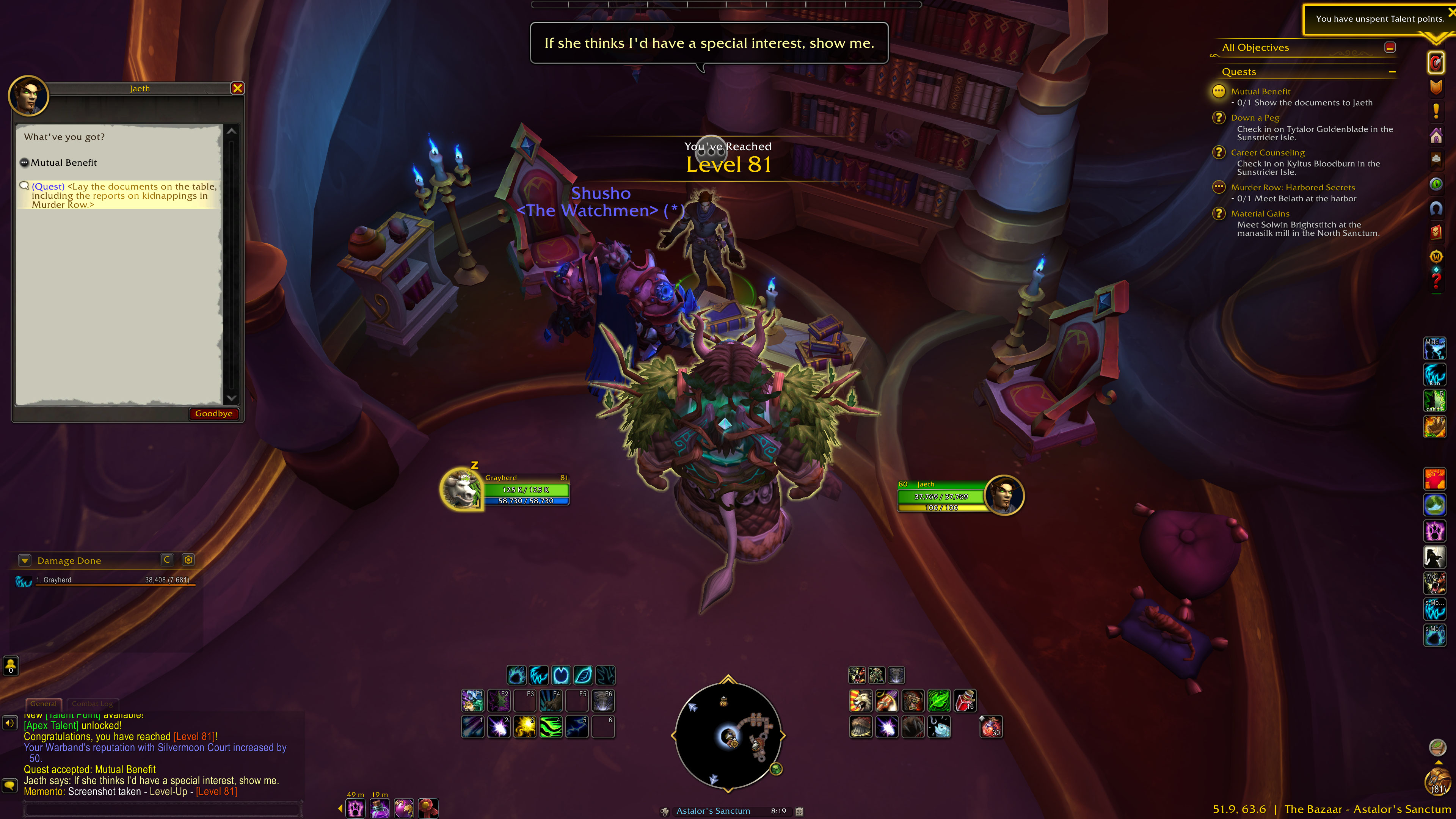Activate the green leaf ability icon
Viewport: 1456px width, 819px height.
[939, 701]
